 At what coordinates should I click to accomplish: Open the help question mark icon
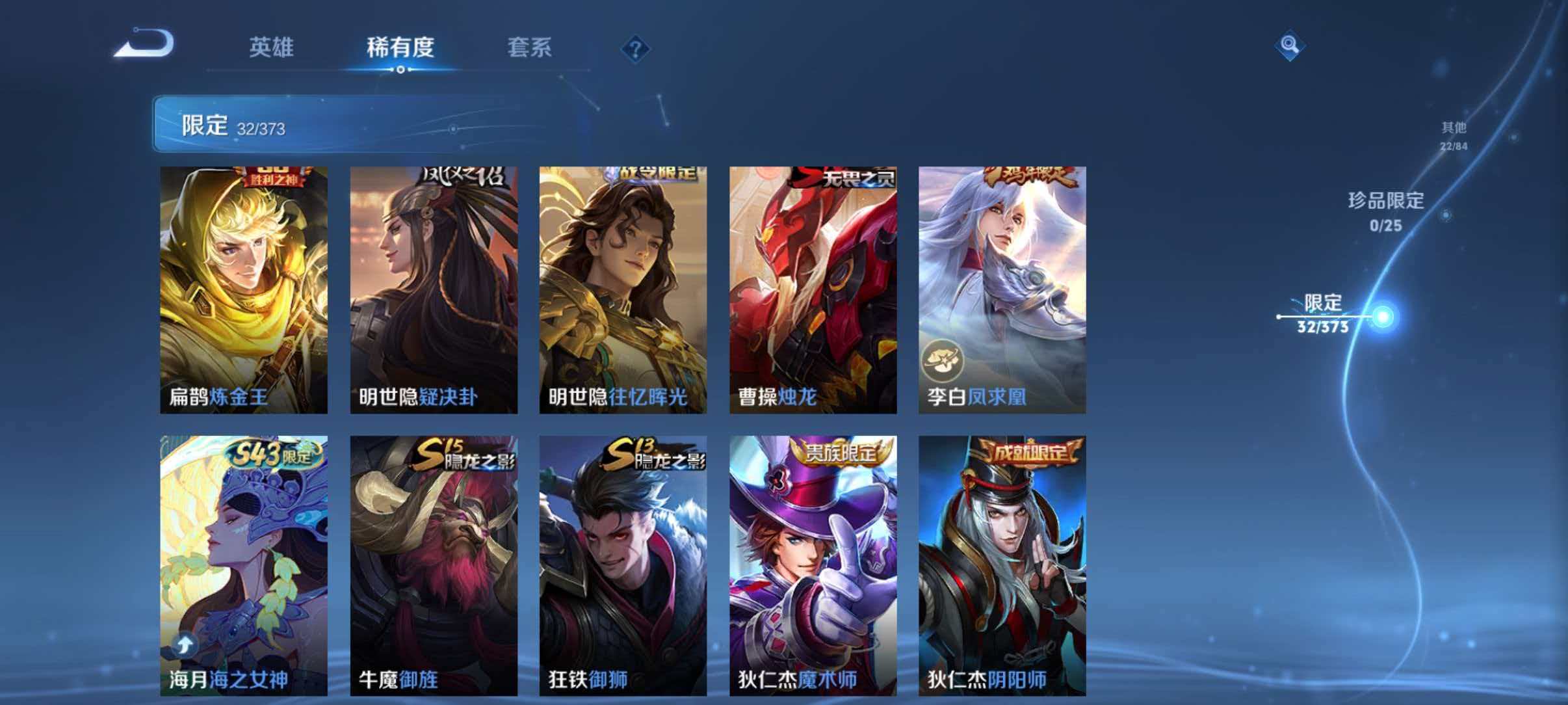point(636,49)
